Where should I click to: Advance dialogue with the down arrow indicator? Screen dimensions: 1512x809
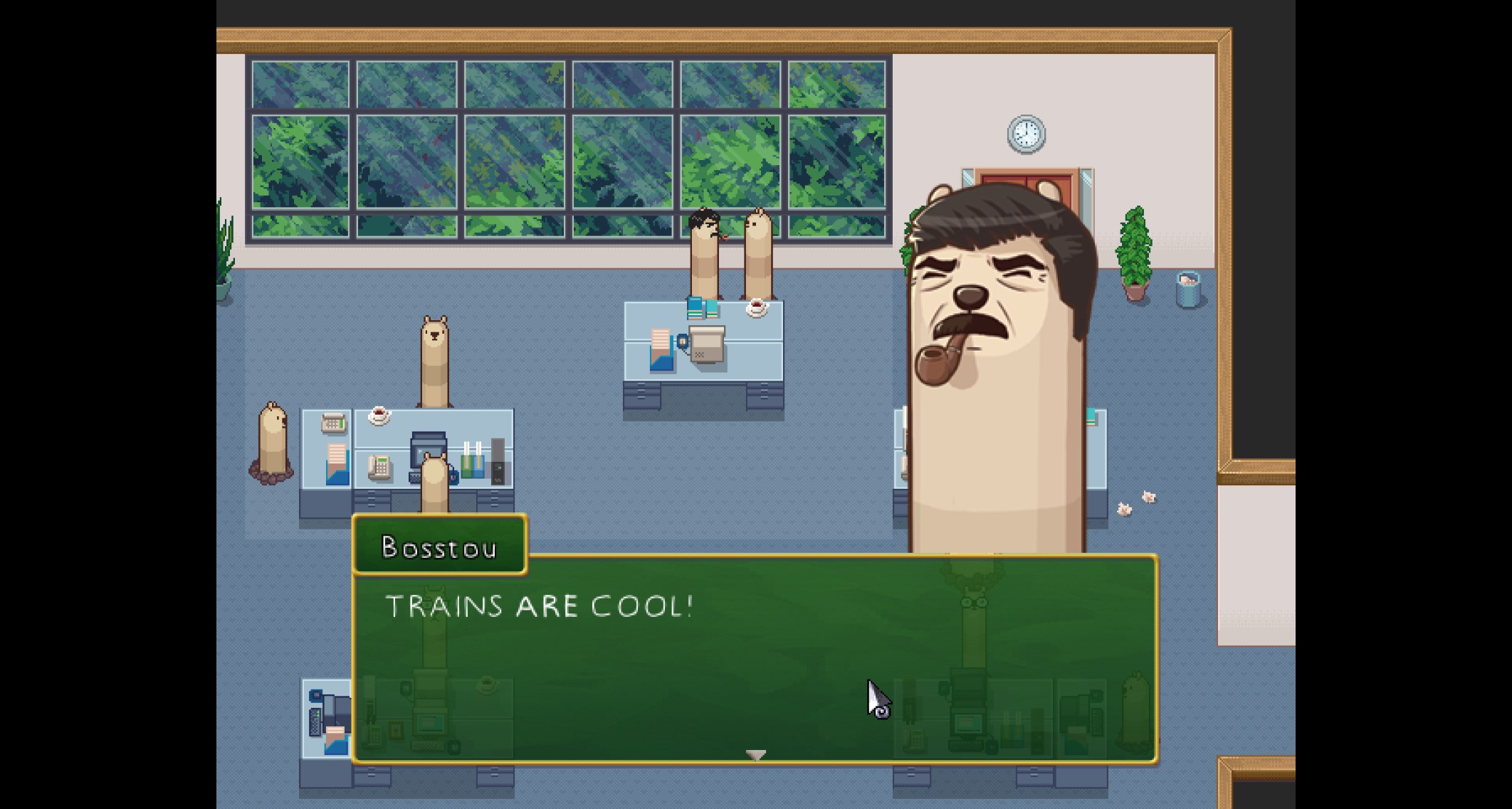pos(755,754)
